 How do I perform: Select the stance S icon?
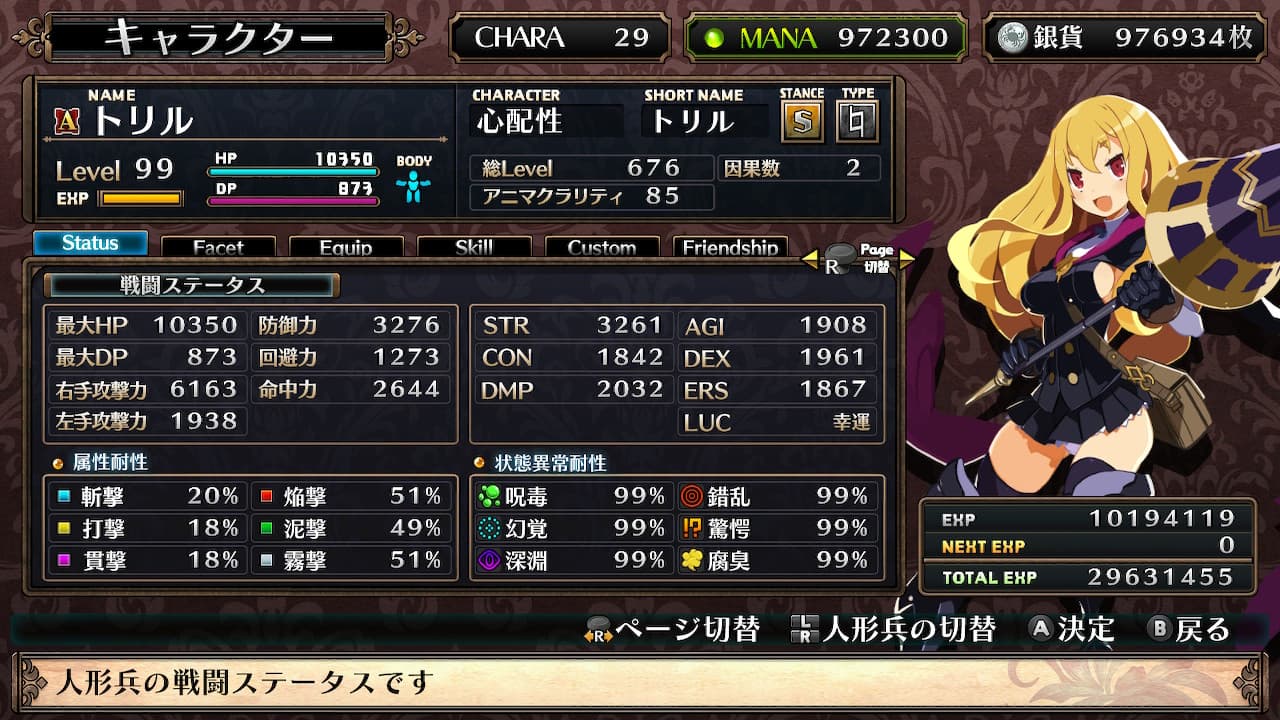coord(801,122)
